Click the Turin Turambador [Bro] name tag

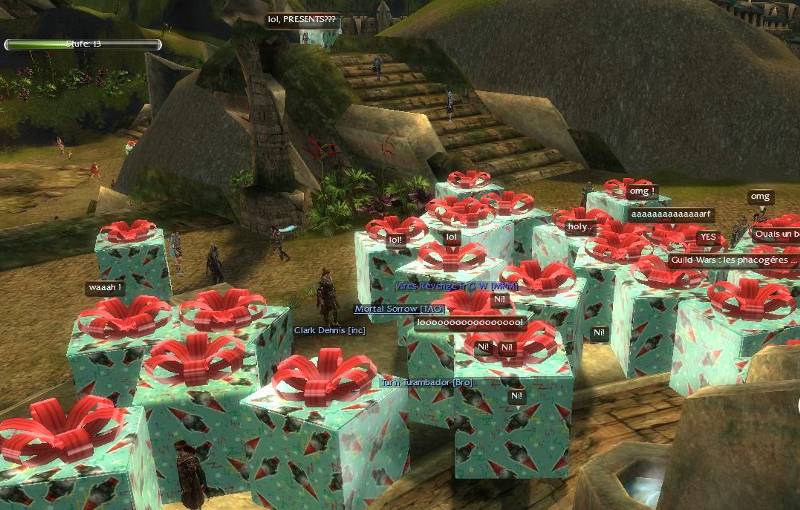(427, 382)
